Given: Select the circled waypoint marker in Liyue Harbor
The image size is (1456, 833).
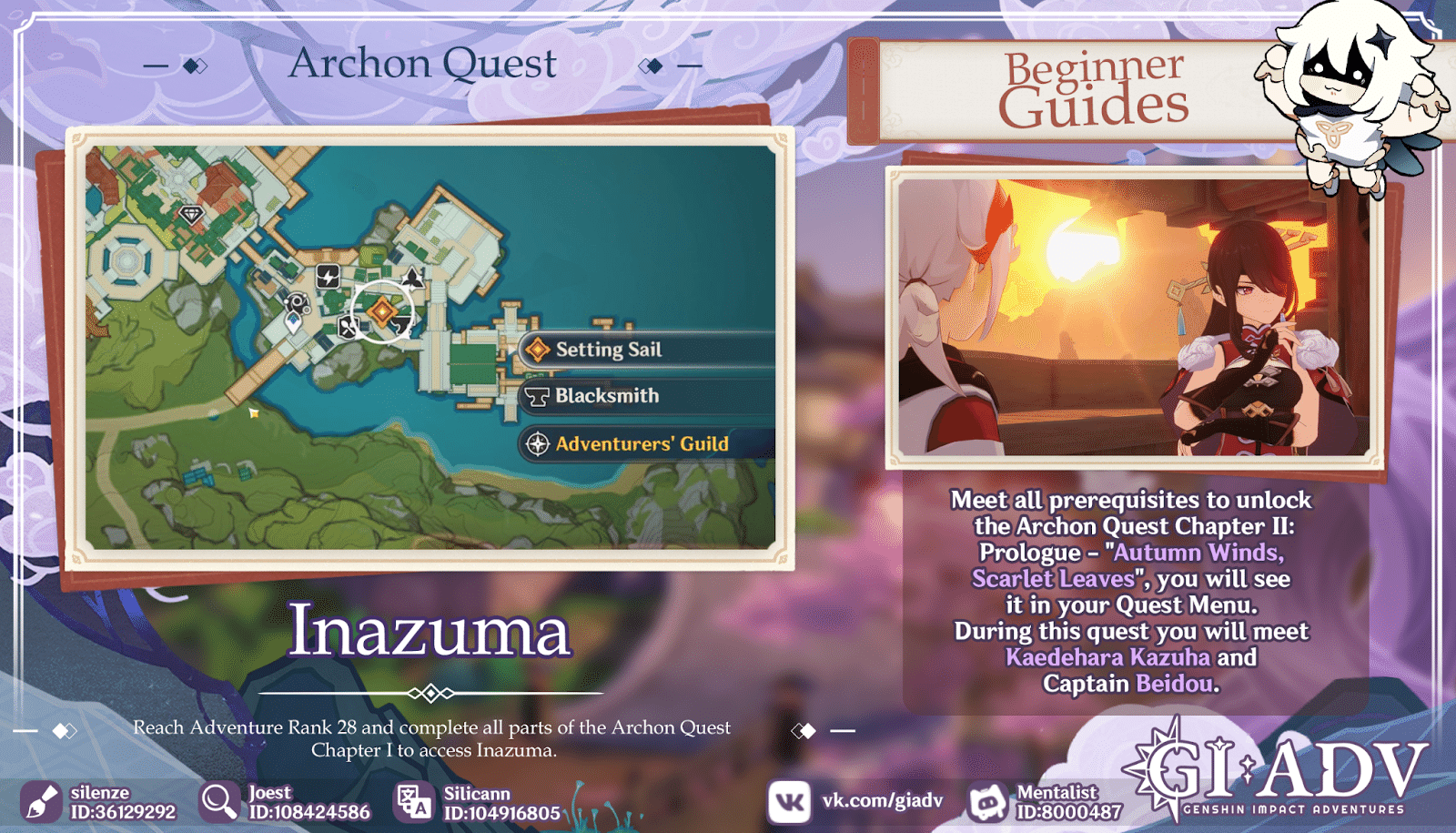Looking at the screenshot, I should pos(383,310).
